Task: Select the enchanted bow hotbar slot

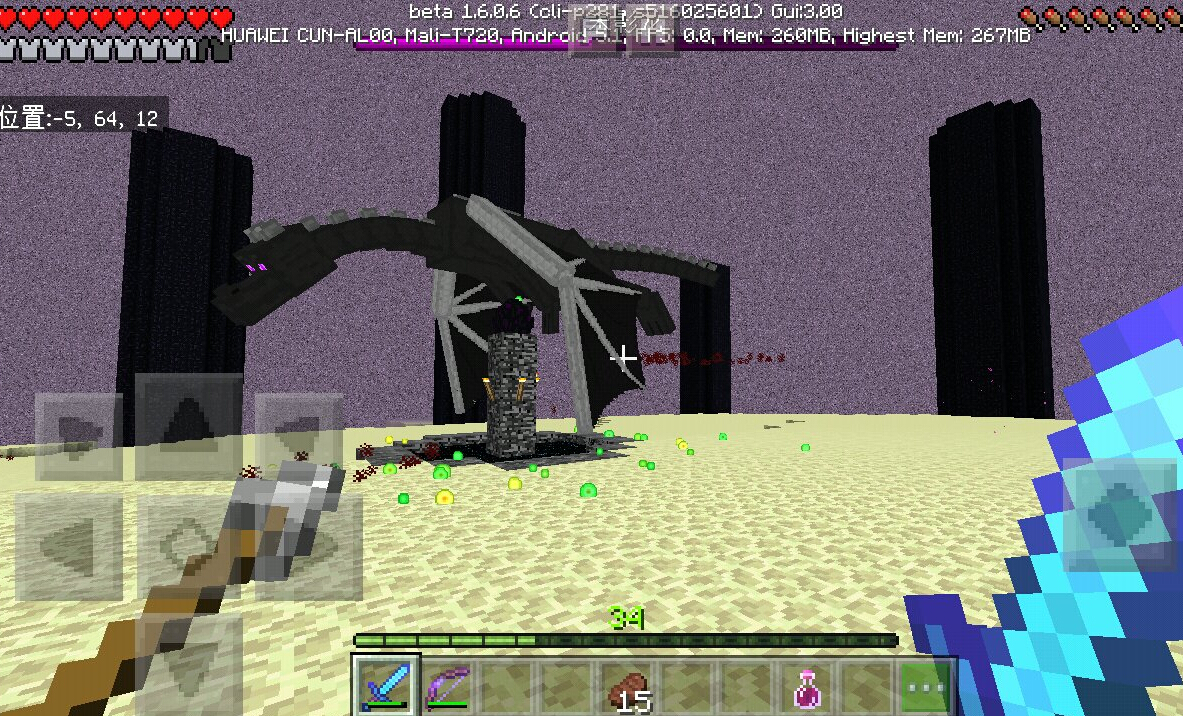Action: 447,686
